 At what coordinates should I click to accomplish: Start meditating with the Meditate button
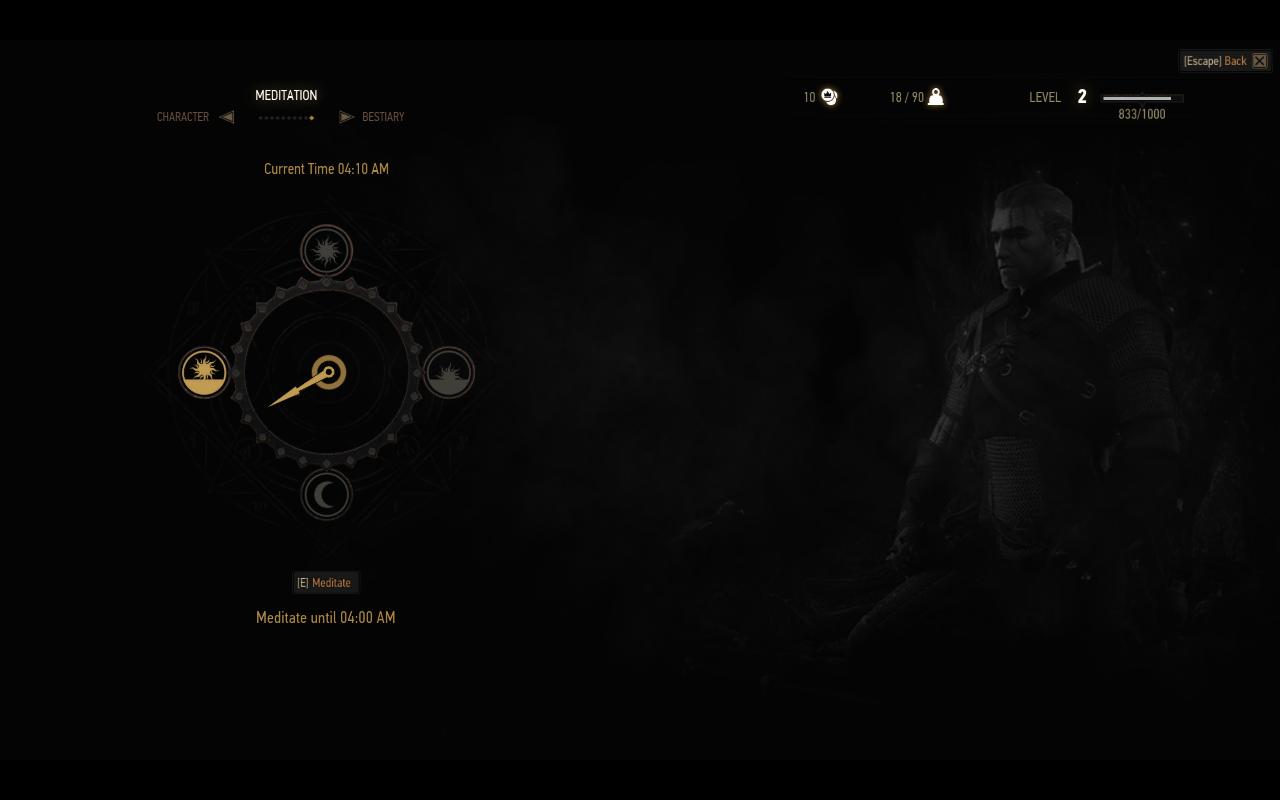point(325,583)
